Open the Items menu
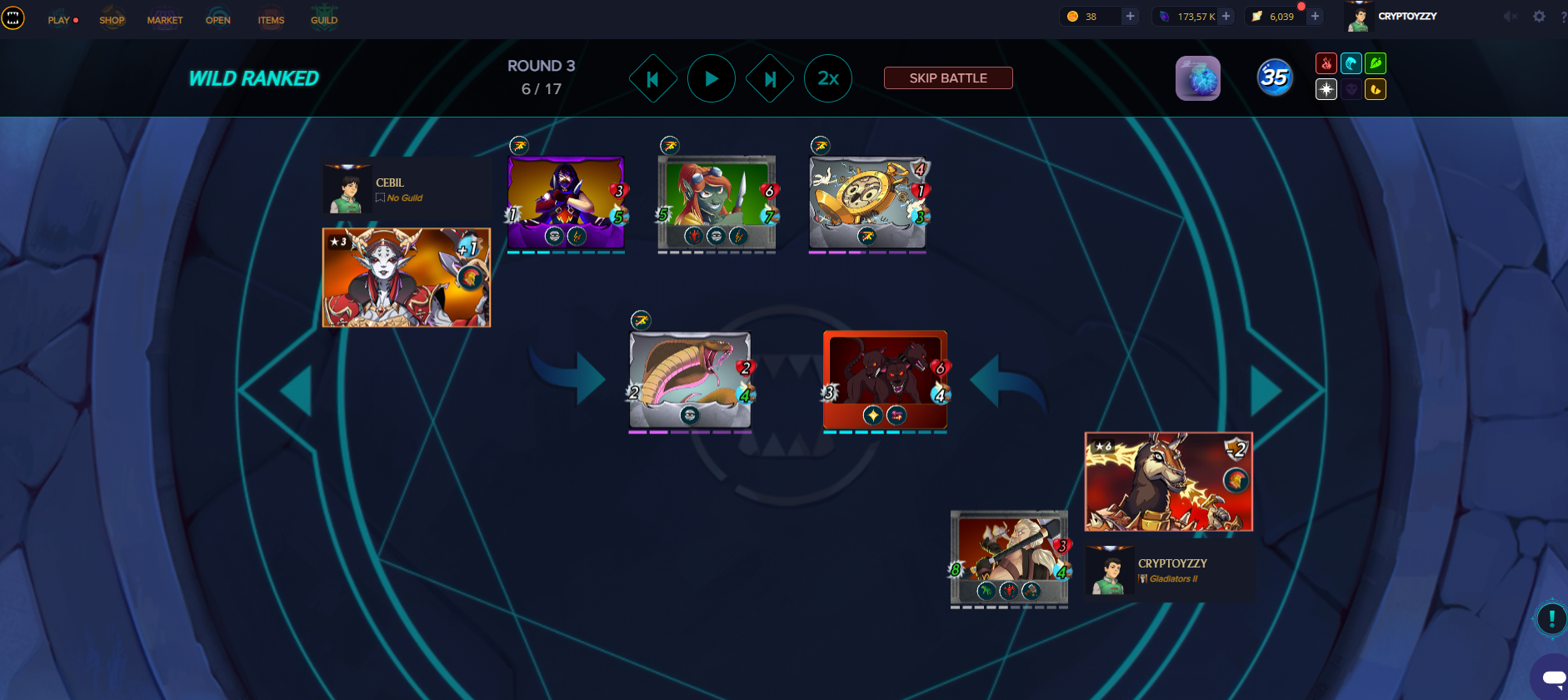This screenshot has width=1568, height=700. click(x=271, y=20)
